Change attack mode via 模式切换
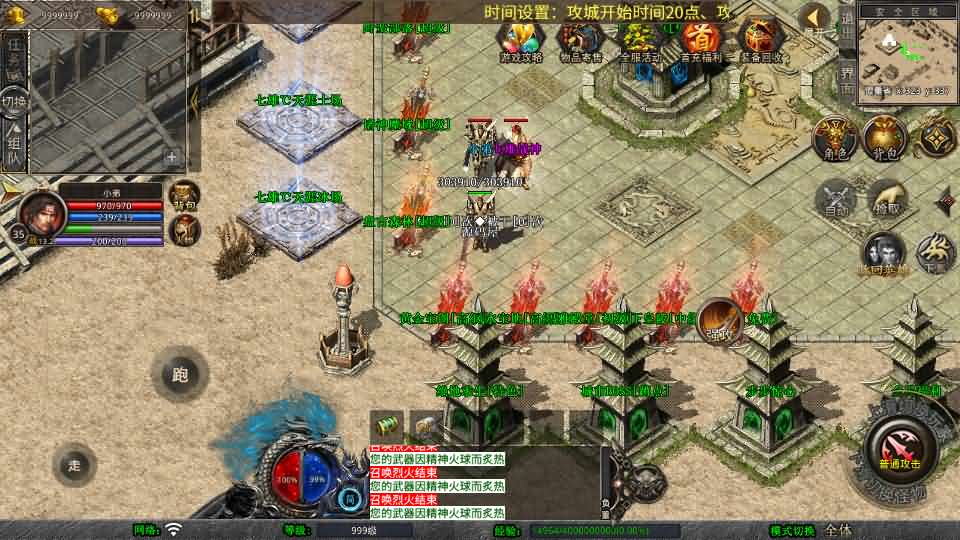Viewport: 960px width, 540px height. tap(838, 530)
